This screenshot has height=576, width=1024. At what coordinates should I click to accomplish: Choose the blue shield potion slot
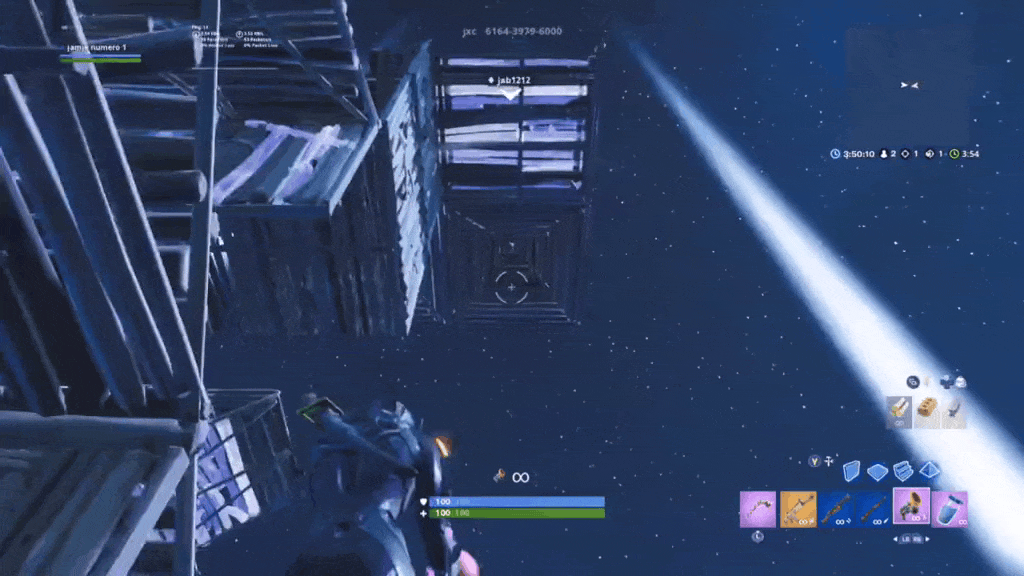point(949,509)
